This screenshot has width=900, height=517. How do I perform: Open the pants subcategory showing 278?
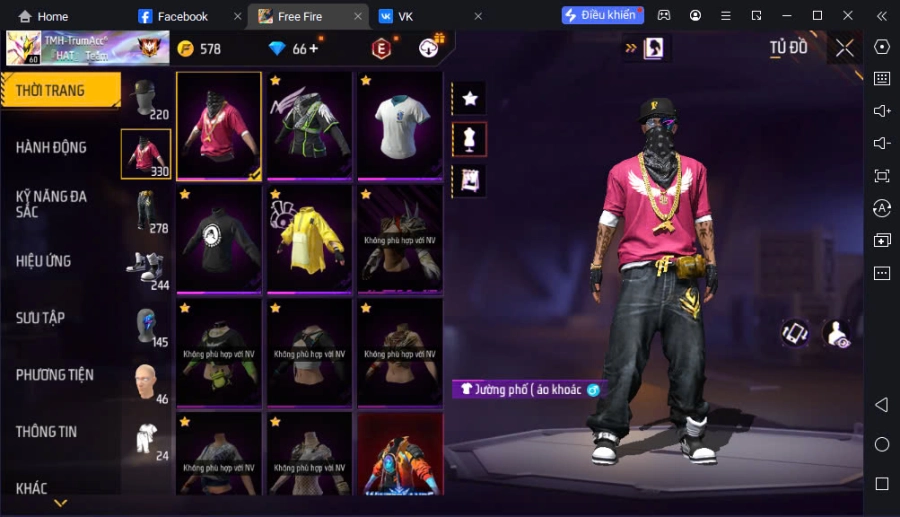(x=147, y=211)
